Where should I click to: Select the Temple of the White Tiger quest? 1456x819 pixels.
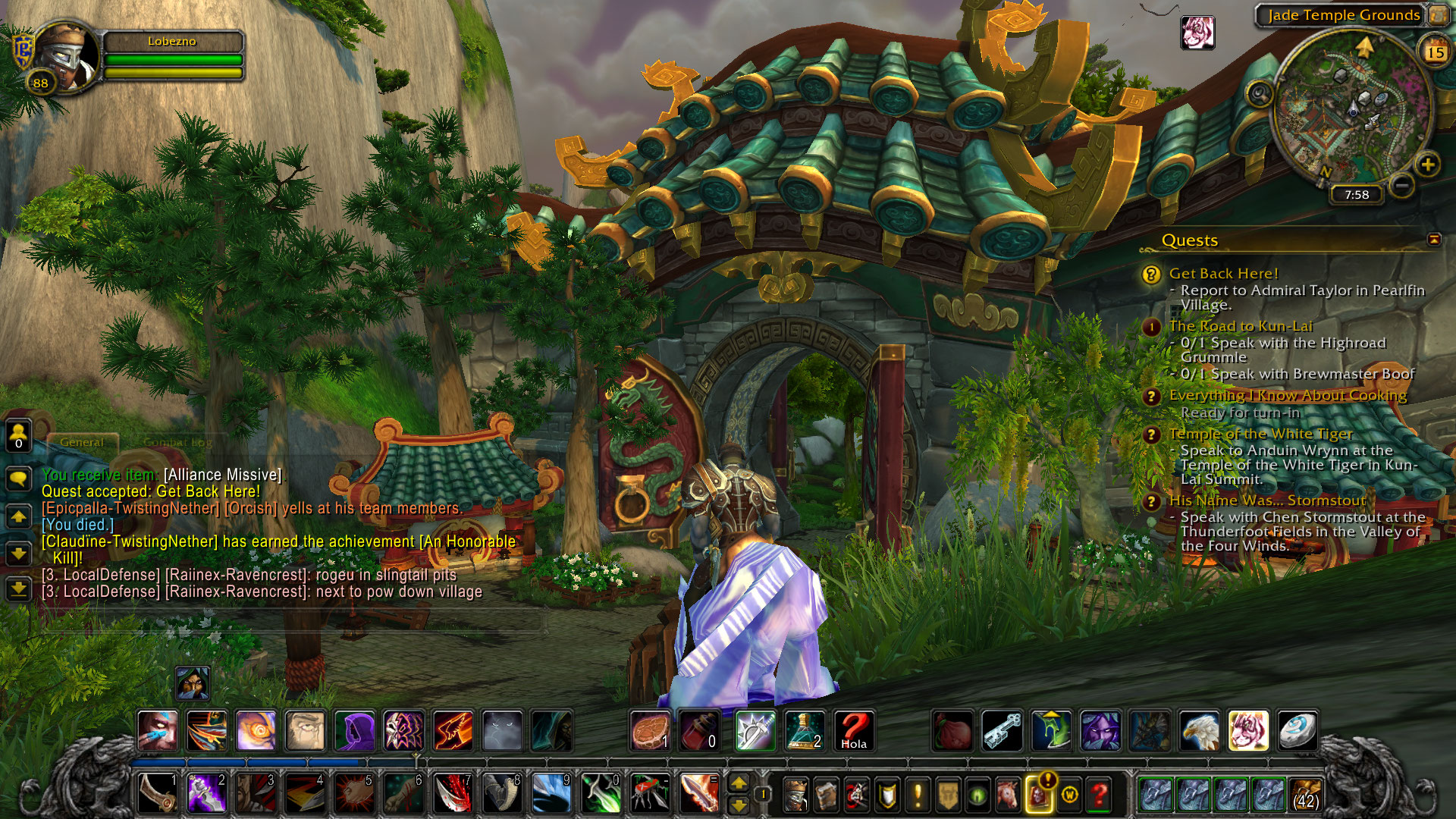(1260, 434)
